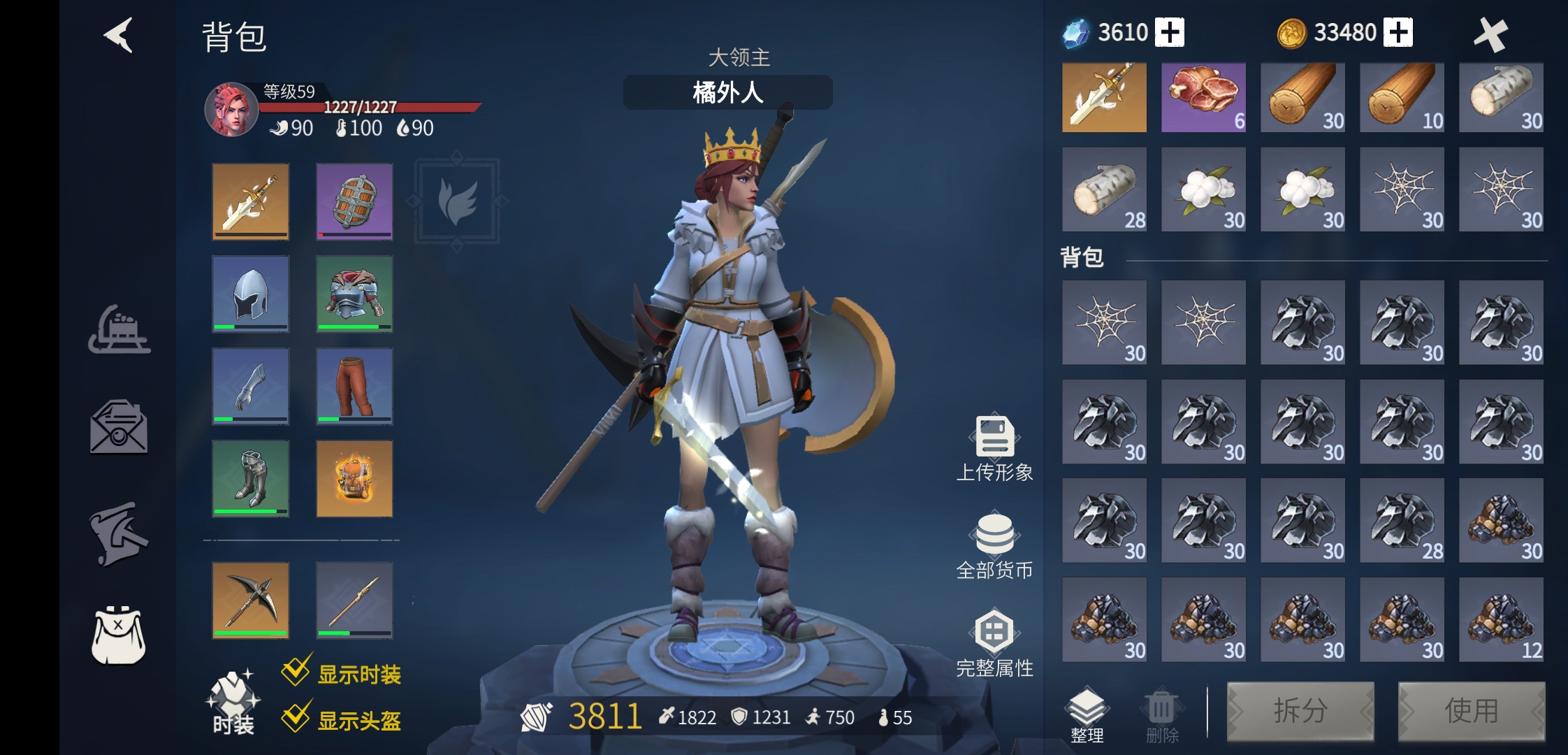Click the 使用 use button
The image size is (1568, 755).
pos(1471,711)
